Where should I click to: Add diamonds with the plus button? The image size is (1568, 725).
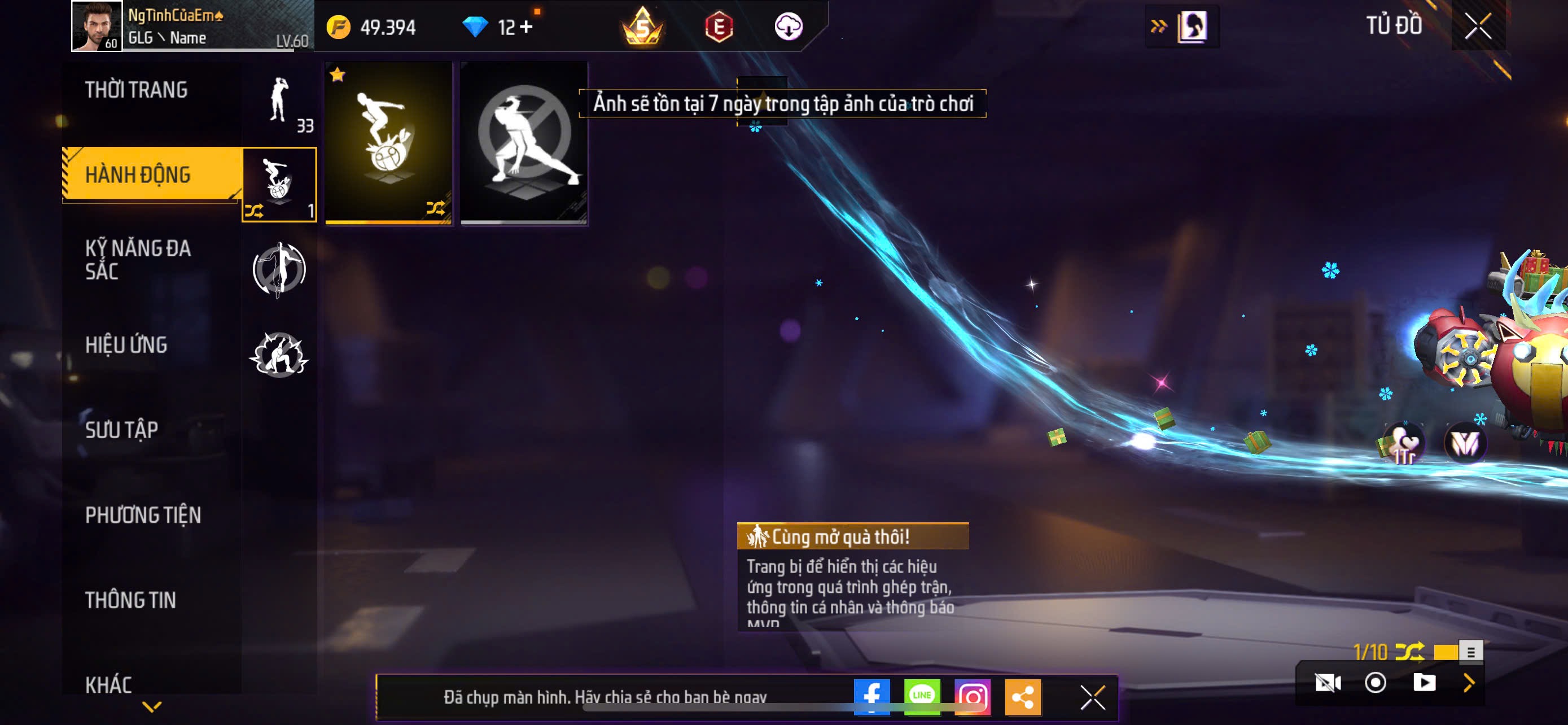pos(527,28)
